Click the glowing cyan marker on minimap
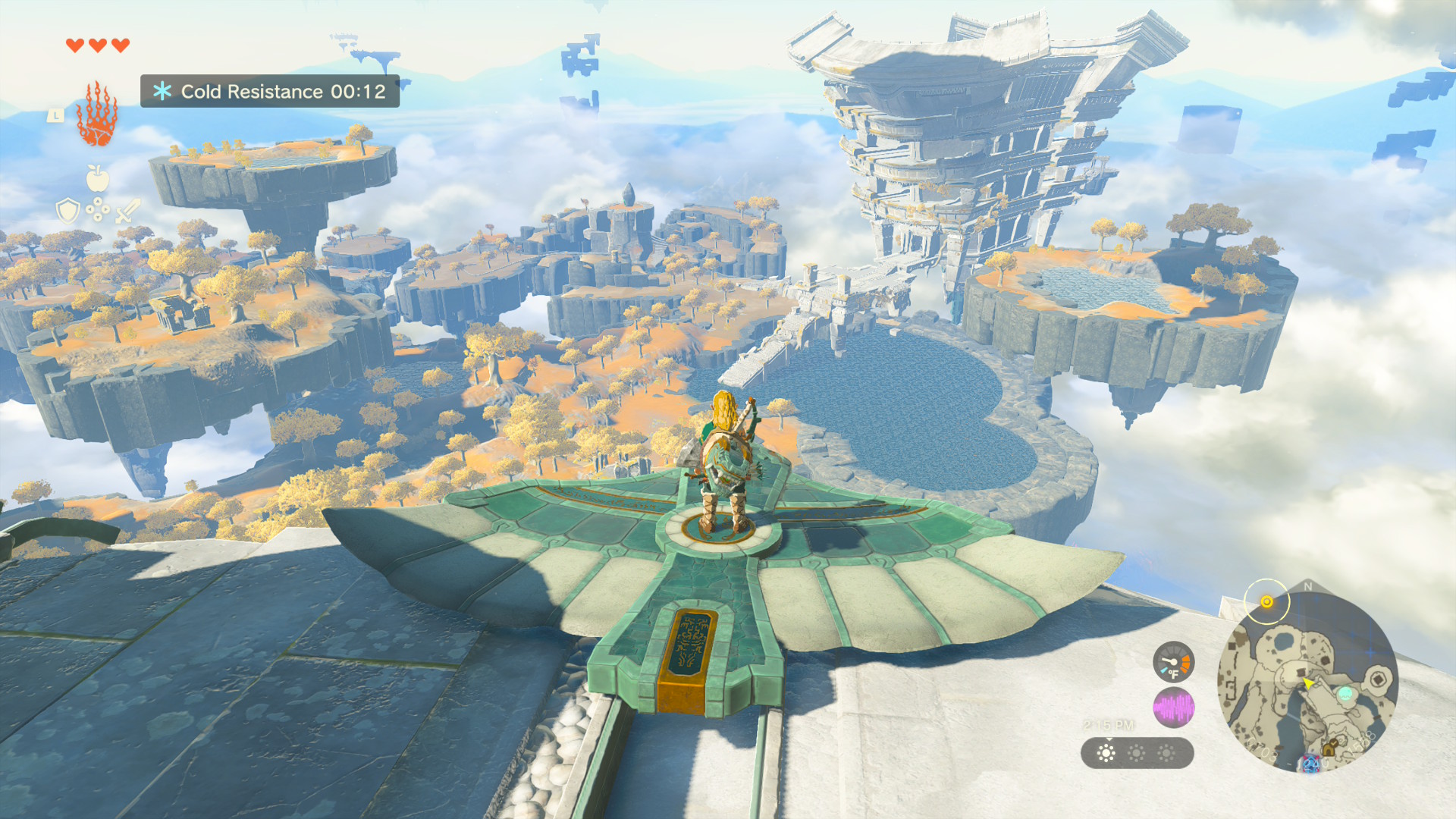 [x=1345, y=693]
